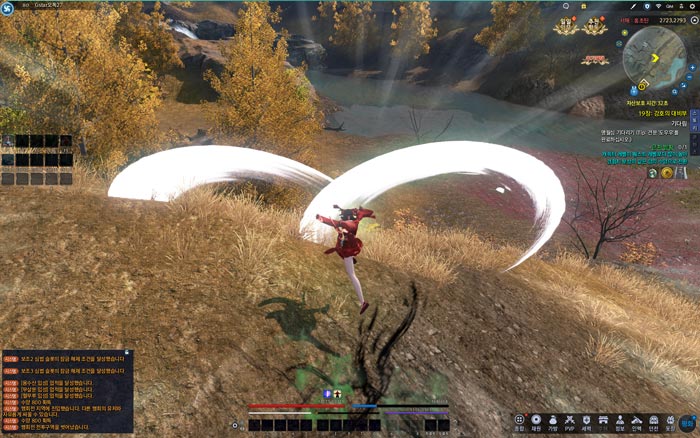
Task: Open the 제화 disc menu icon
Action: click(535, 421)
